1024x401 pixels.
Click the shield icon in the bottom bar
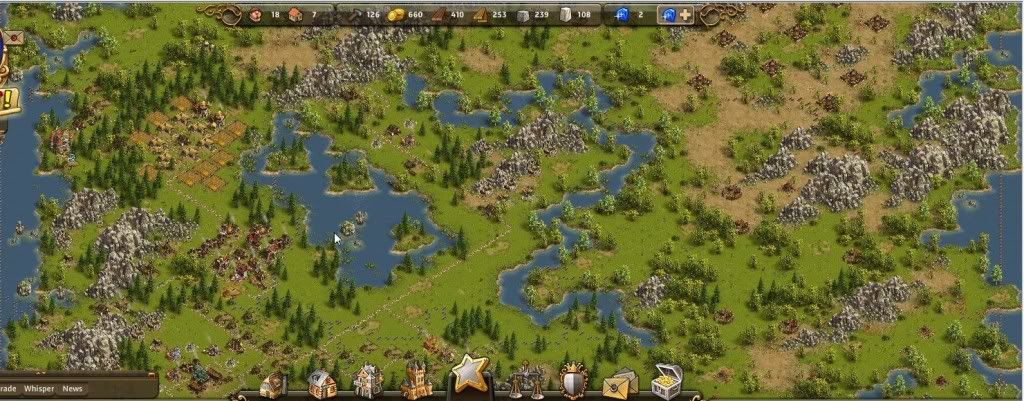[573, 381]
